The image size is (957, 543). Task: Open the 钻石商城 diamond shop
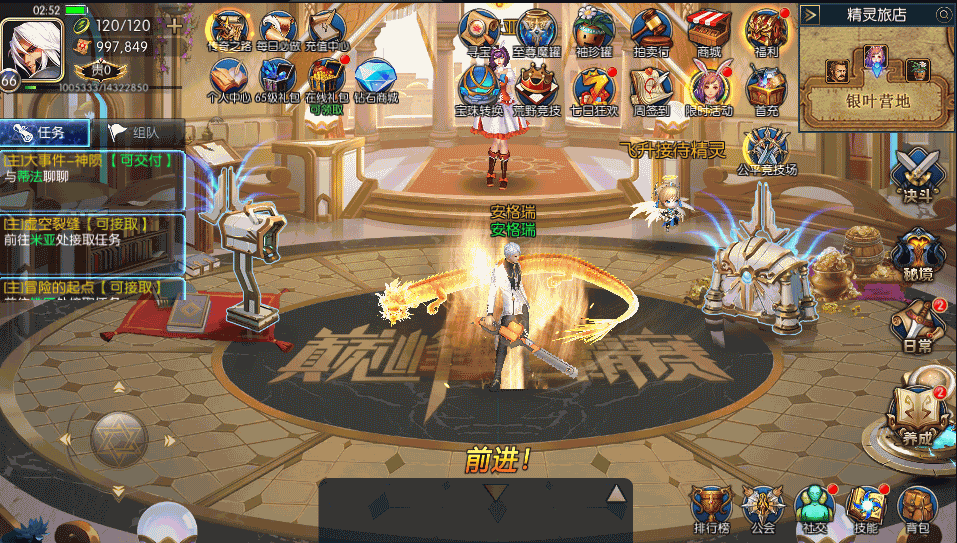coord(377,78)
